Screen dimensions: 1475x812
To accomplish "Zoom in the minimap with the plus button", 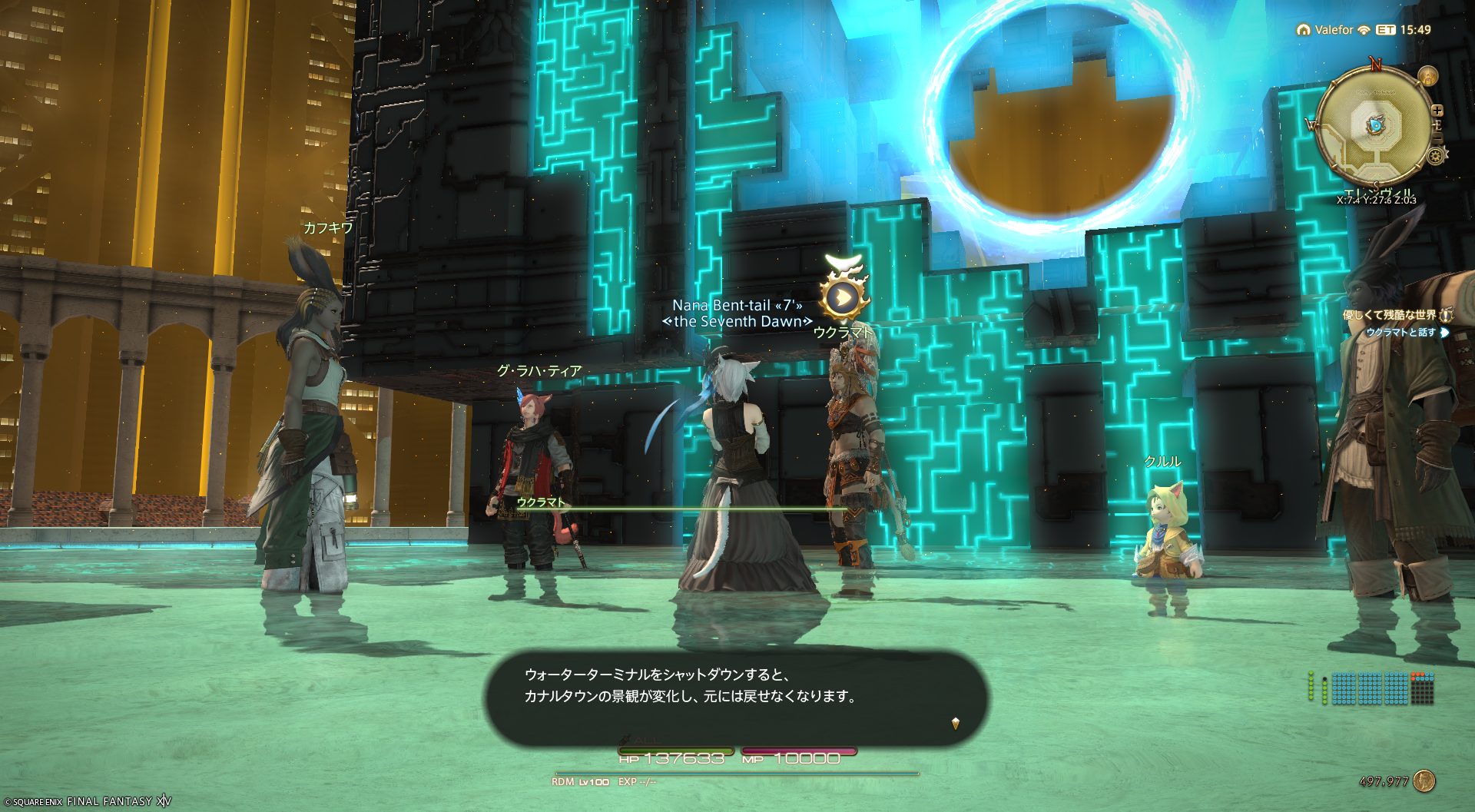I will (1437, 111).
